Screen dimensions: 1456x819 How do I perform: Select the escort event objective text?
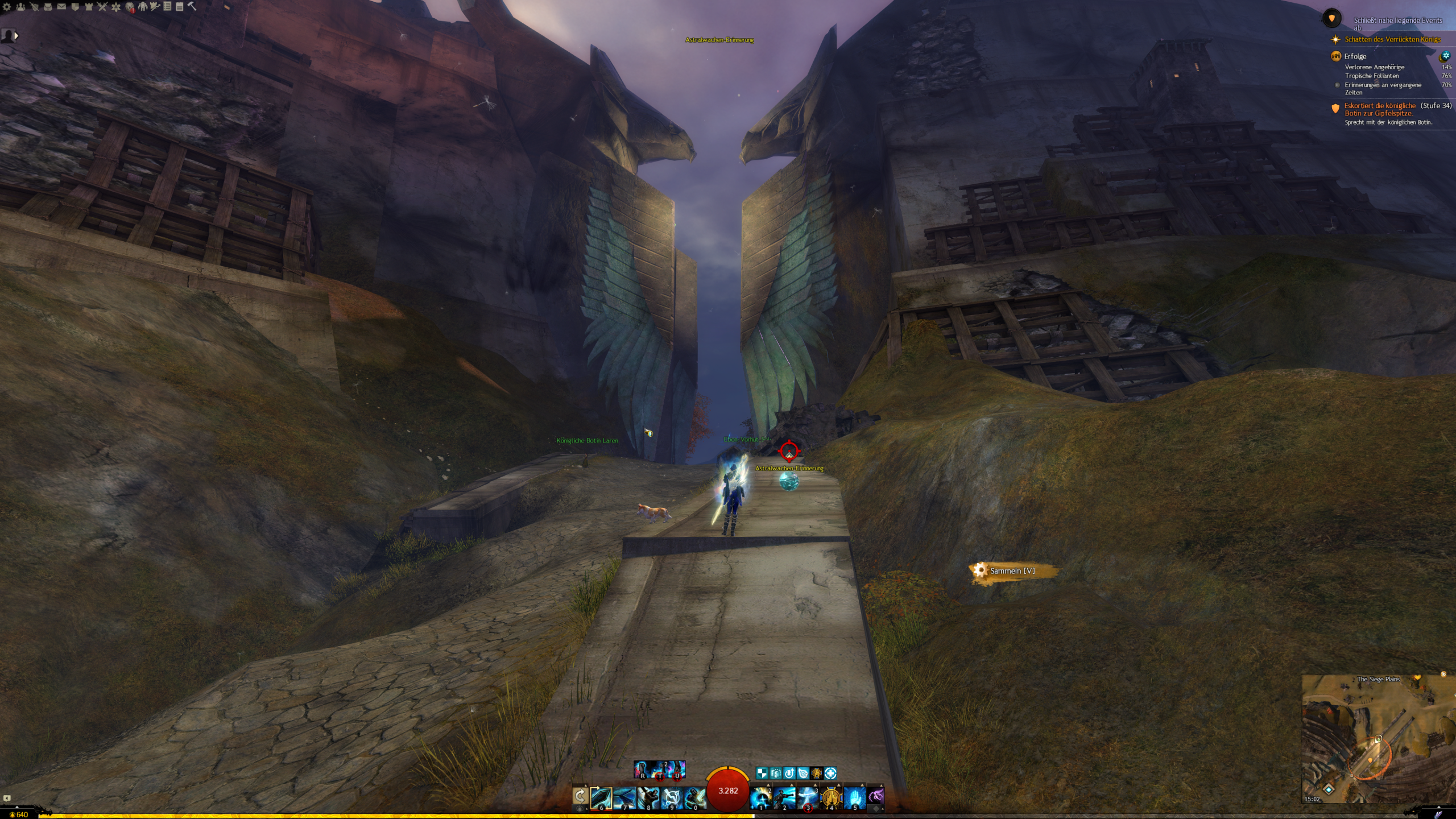[x=1379, y=109]
